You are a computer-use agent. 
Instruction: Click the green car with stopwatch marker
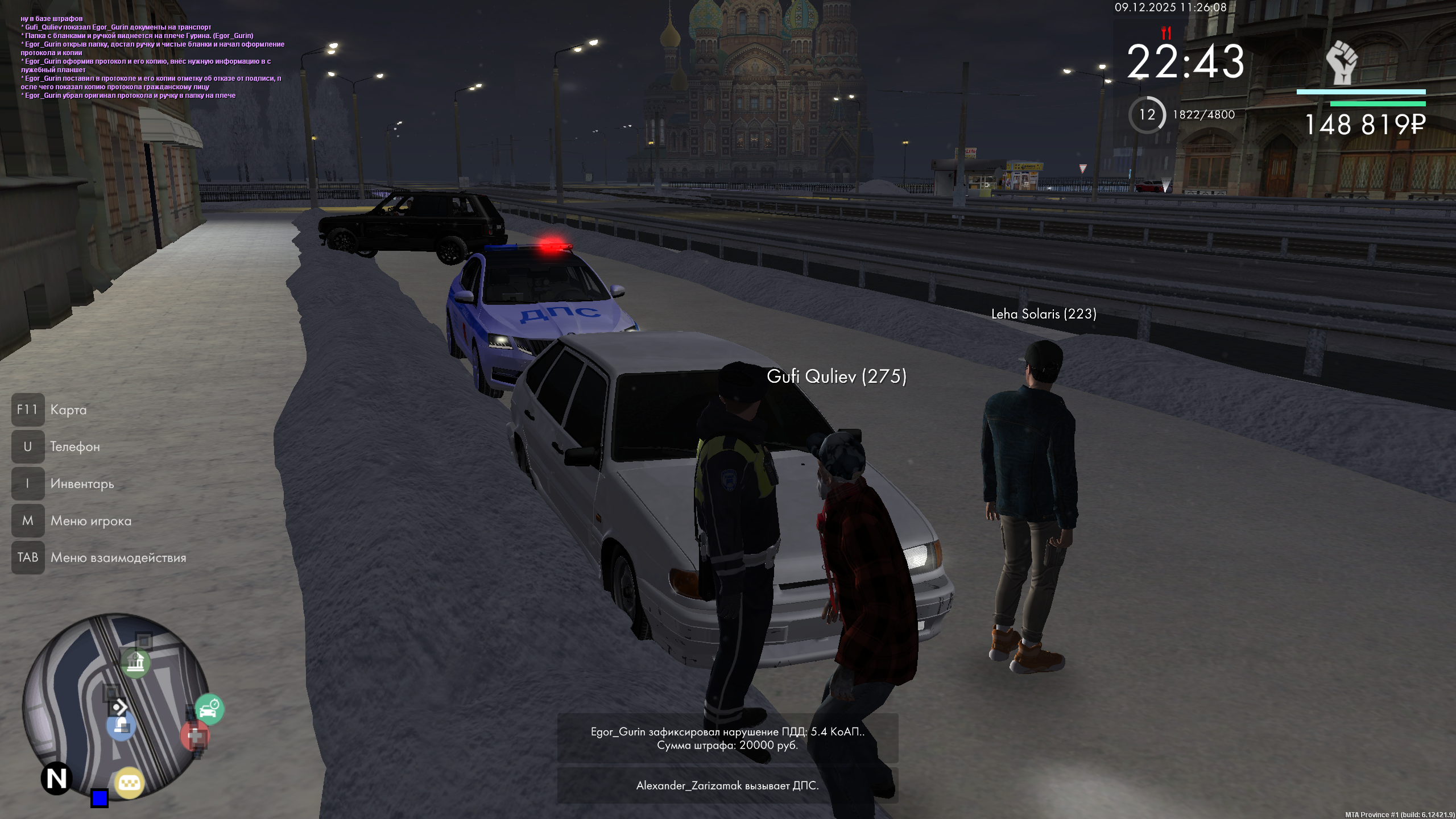pos(209,709)
